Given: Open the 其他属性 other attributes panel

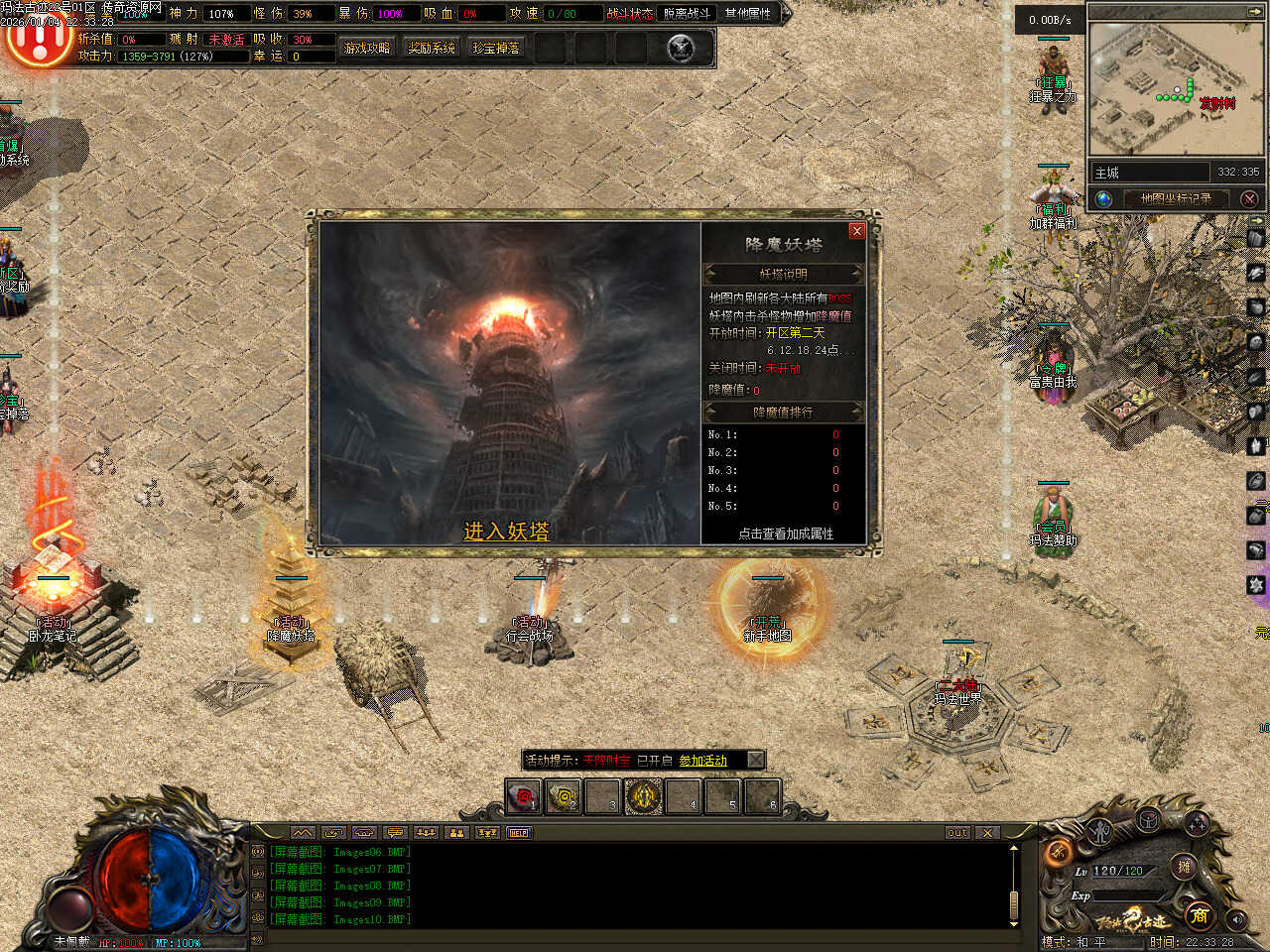Looking at the screenshot, I should pos(748,14).
